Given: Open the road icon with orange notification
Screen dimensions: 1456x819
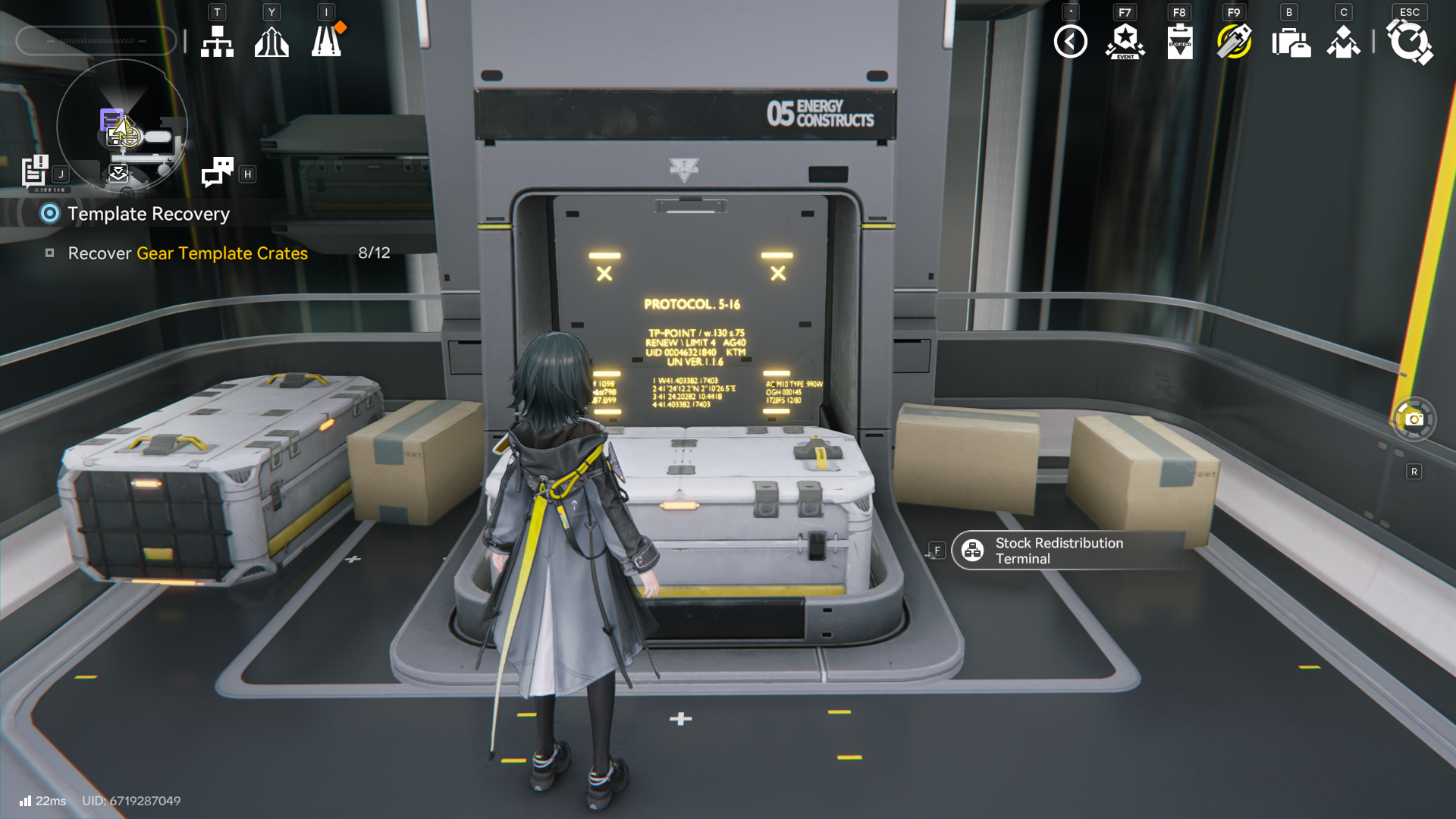Looking at the screenshot, I should 327,42.
